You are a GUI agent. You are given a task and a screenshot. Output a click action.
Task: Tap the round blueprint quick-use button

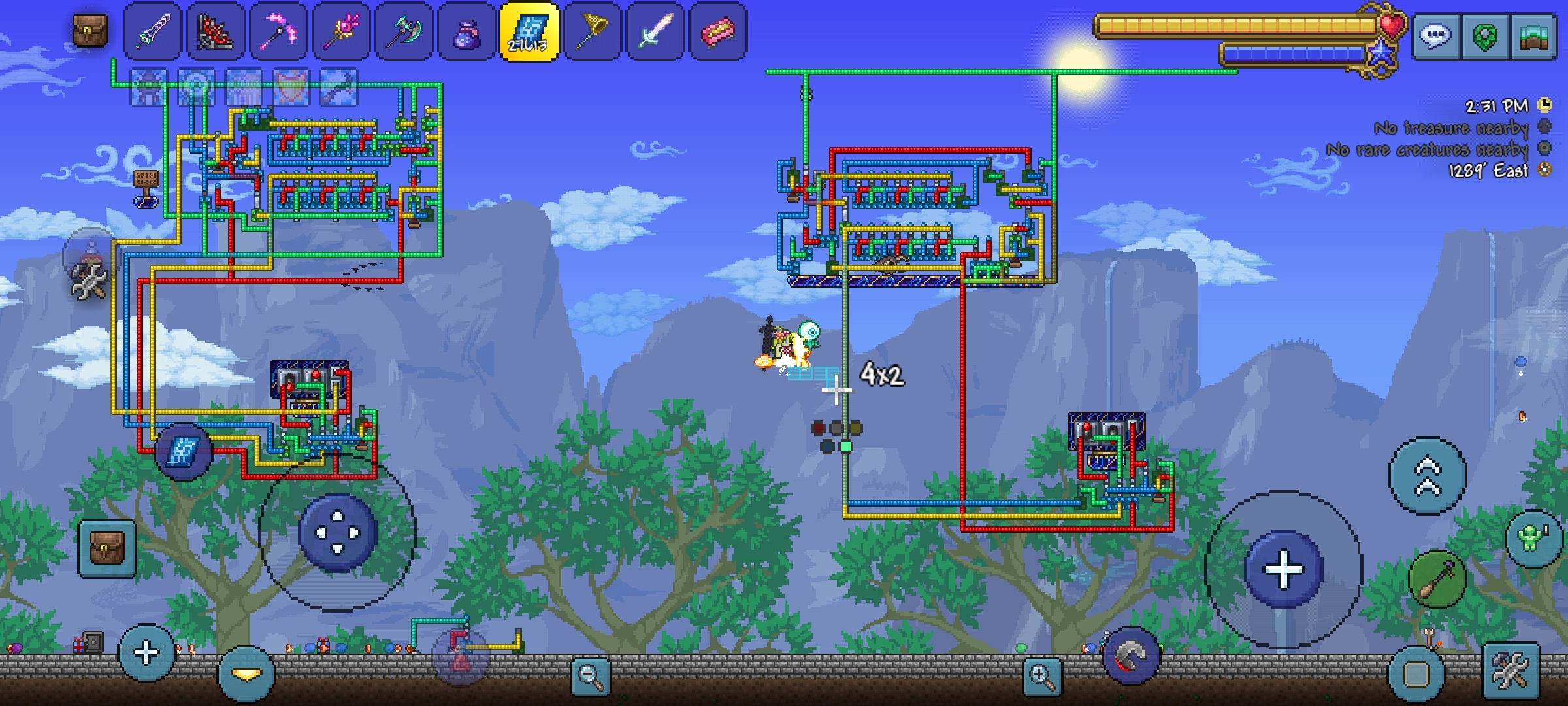coord(183,451)
